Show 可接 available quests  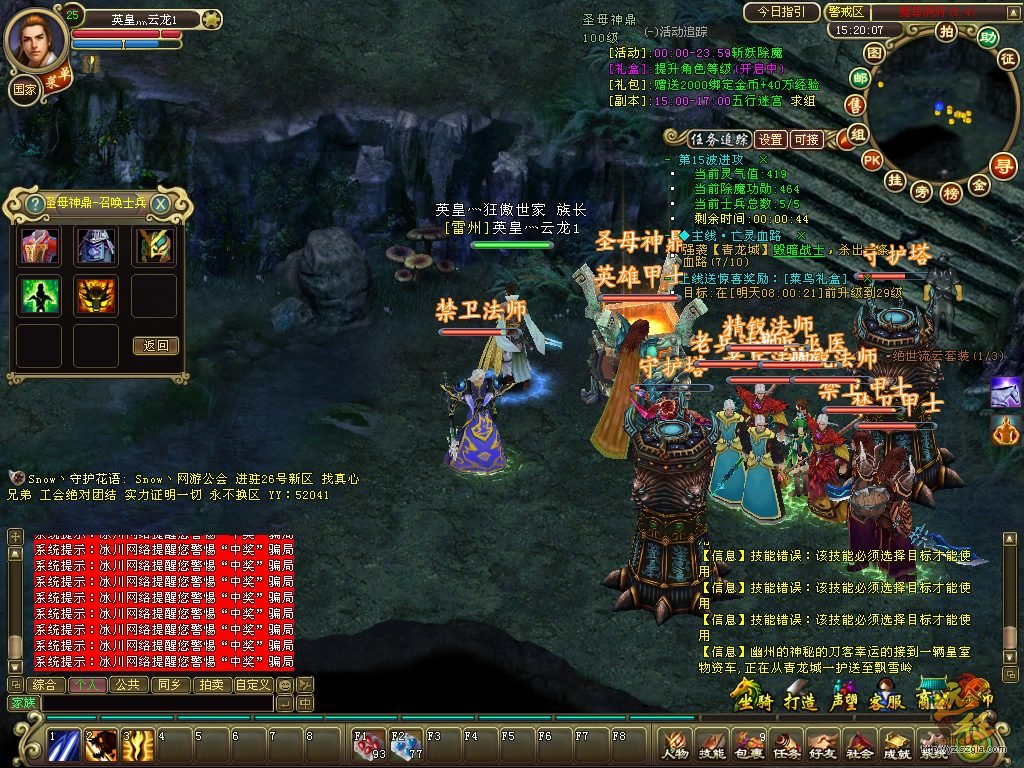806,140
